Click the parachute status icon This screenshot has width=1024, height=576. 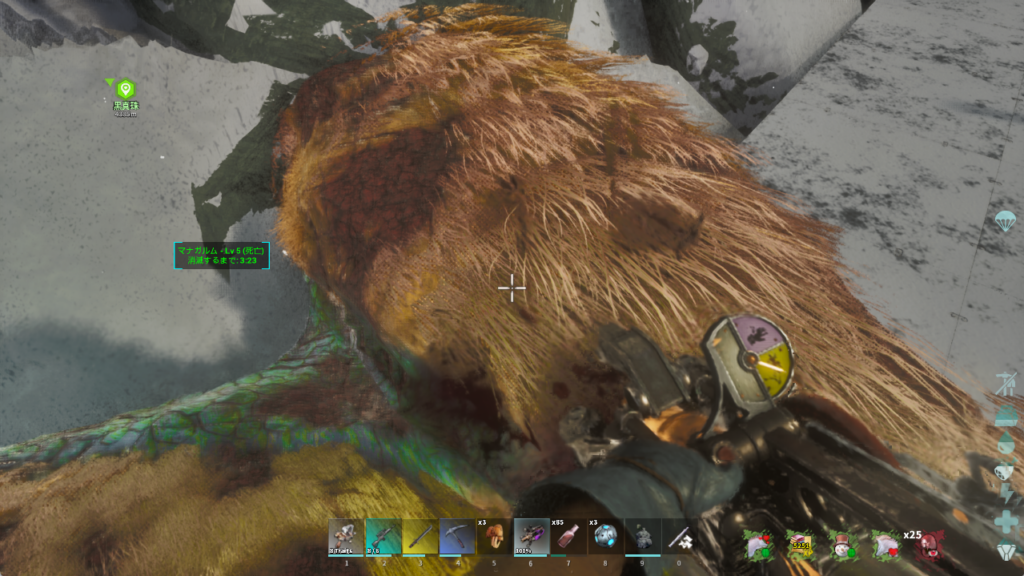pos(1004,220)
